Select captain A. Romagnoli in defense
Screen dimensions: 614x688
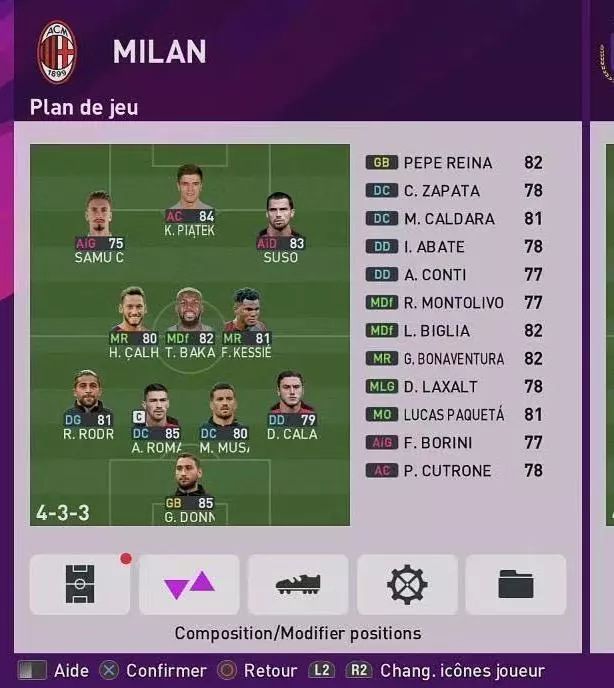pos(155,410)
